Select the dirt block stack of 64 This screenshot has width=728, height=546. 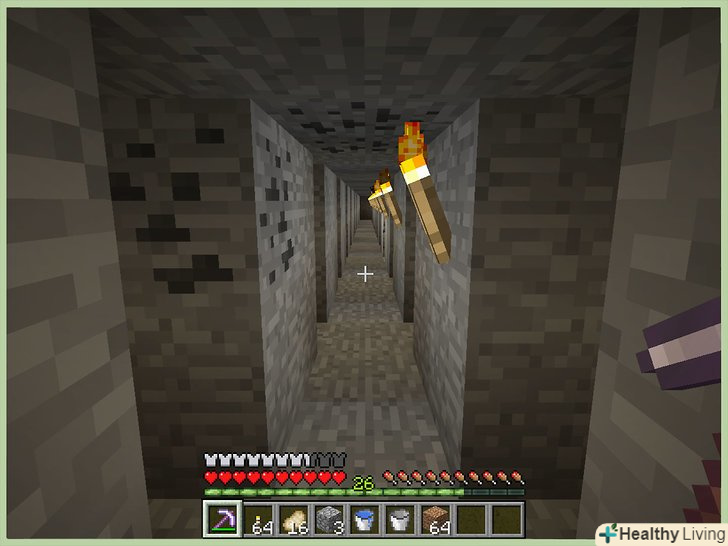click(435, 520)
